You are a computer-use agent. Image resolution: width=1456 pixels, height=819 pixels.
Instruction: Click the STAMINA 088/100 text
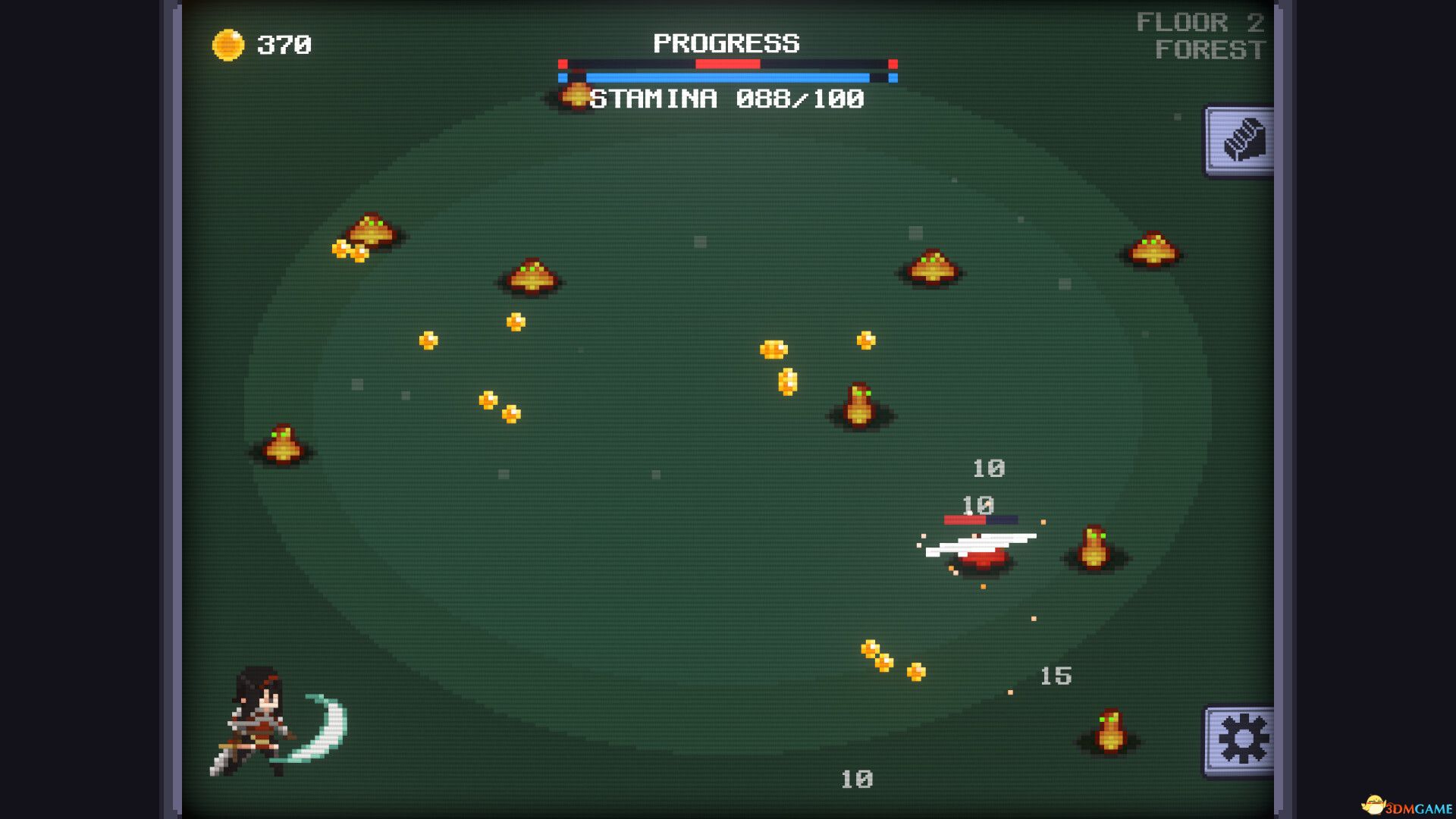coord(728,96)
